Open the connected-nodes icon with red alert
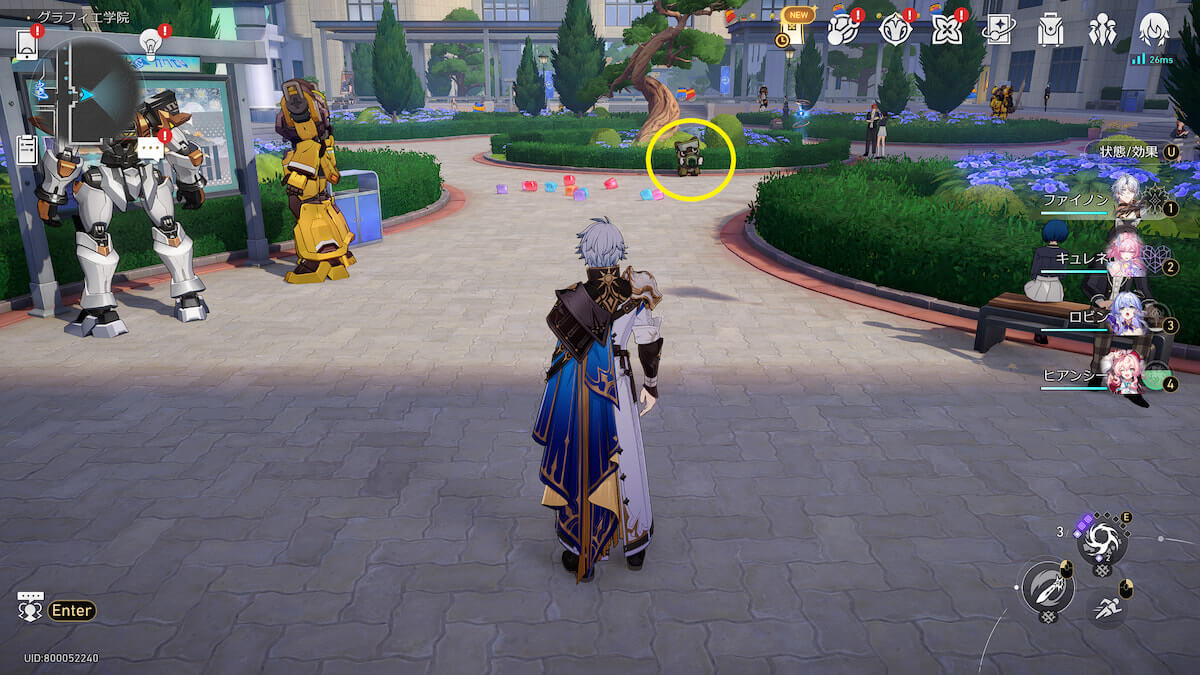Image resolution: width=1200 pixels, height=675 pixels. pos(843,30)
